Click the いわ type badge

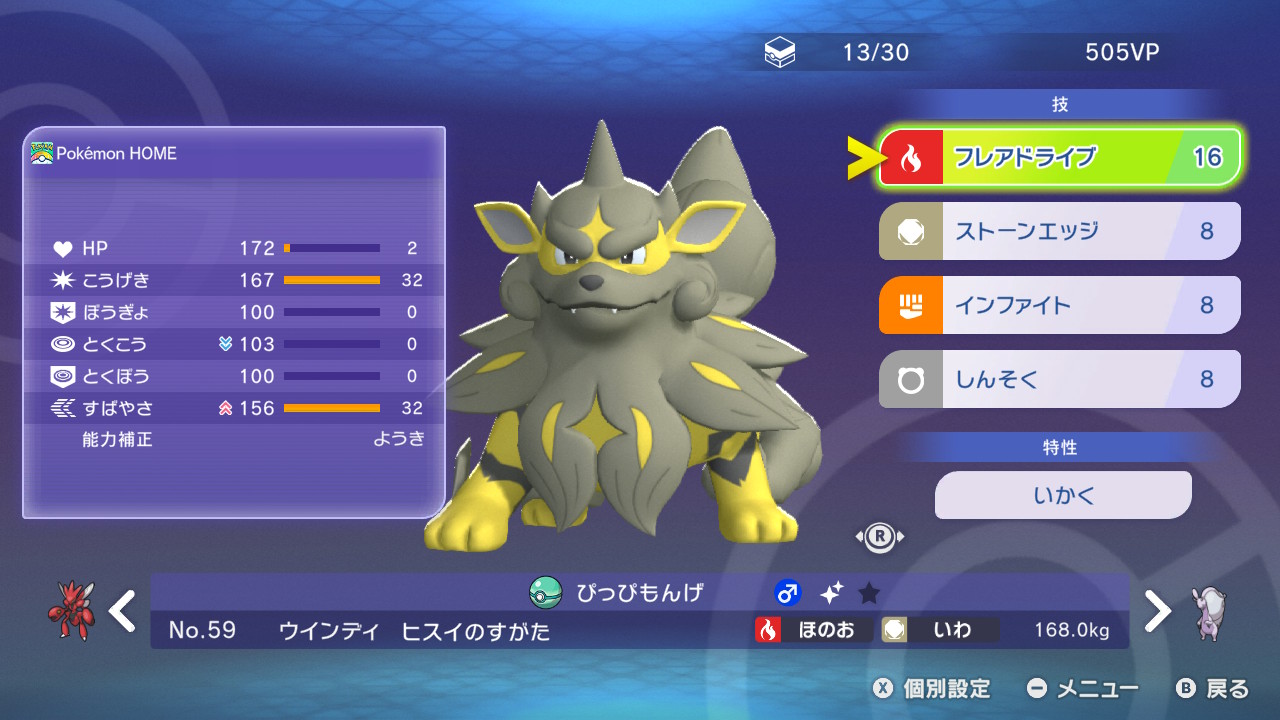pyautogui.click(x=939, y=630)
